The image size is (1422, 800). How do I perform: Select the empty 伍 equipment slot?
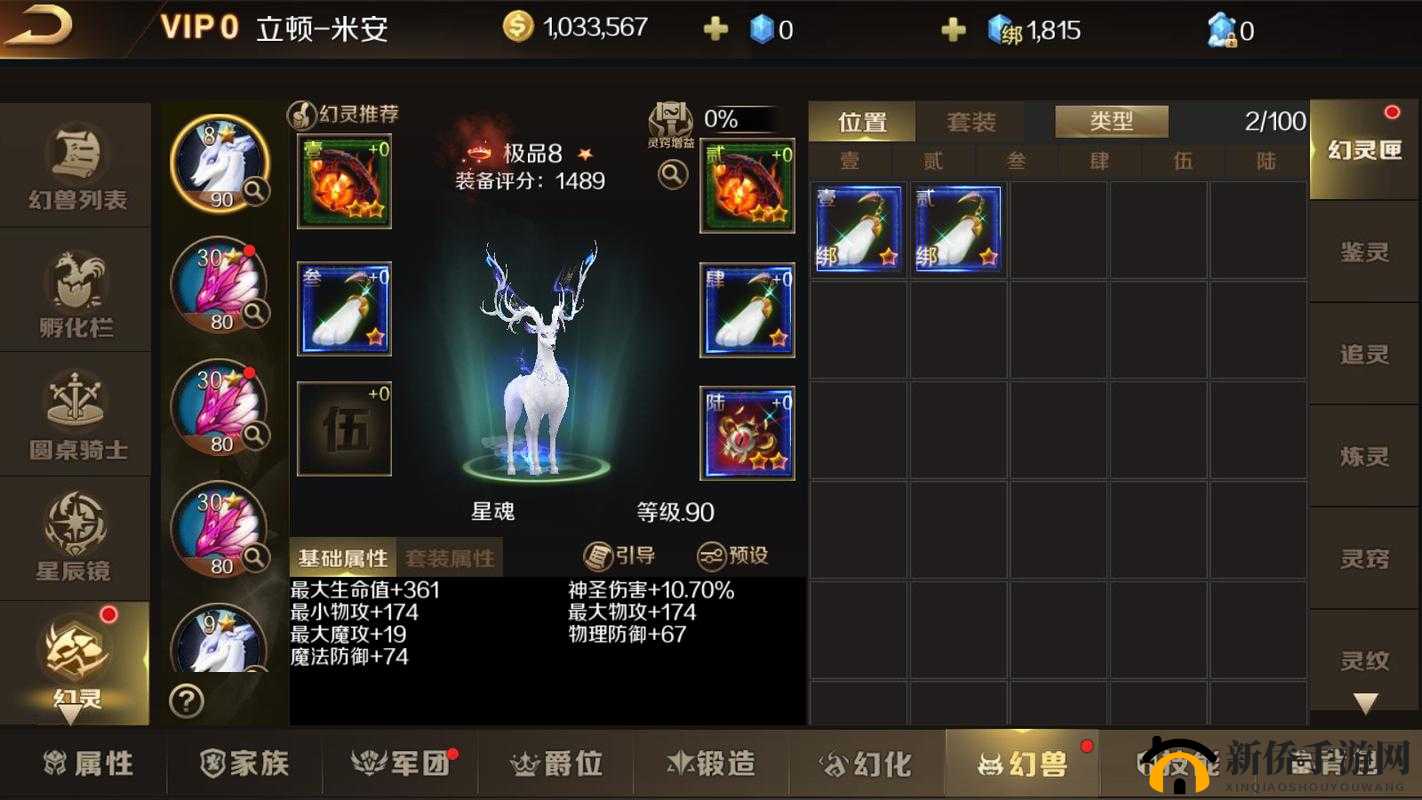click(x=343, y=428)
